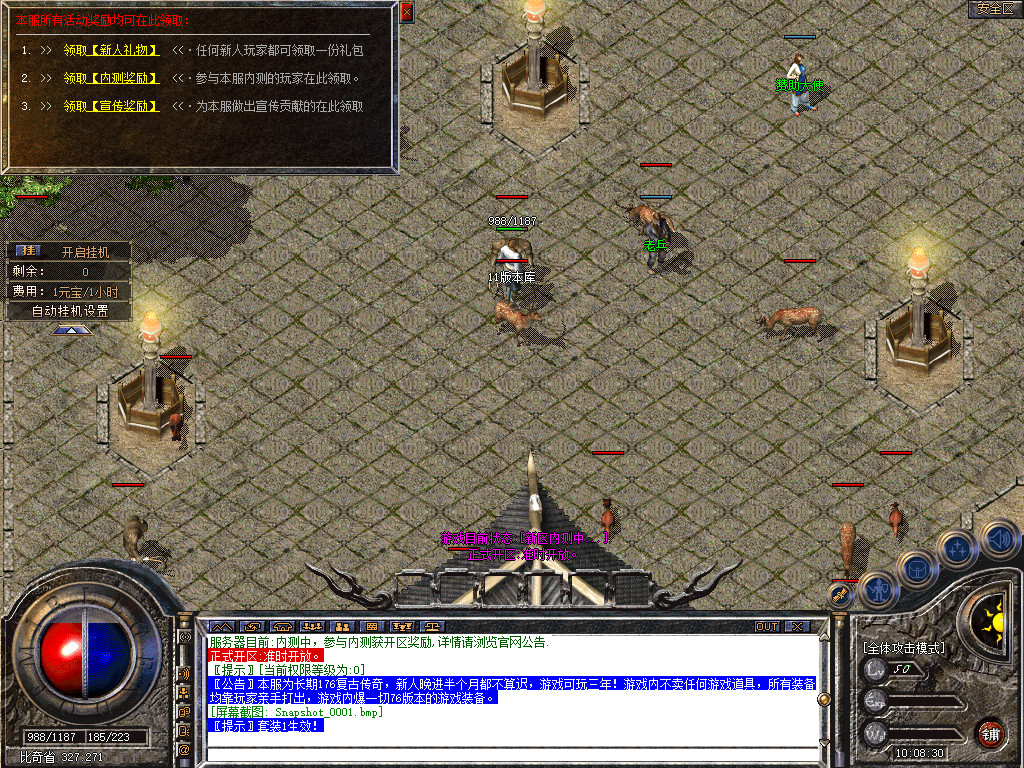Screen dimensions: 1024x768
Task: Click the @ icon left of chat
Action: pos(185,748)
